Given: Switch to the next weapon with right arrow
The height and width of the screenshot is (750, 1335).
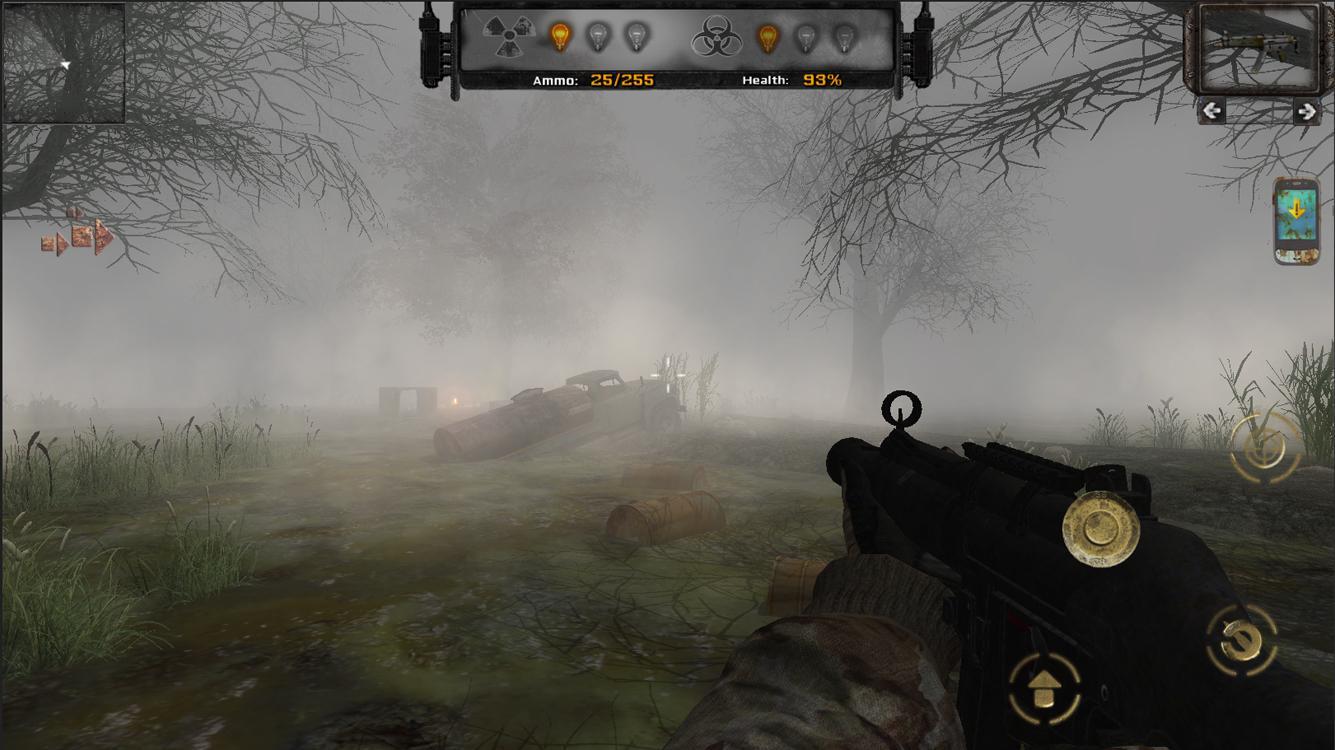Looking at the screenshot, I should 1305,111.
